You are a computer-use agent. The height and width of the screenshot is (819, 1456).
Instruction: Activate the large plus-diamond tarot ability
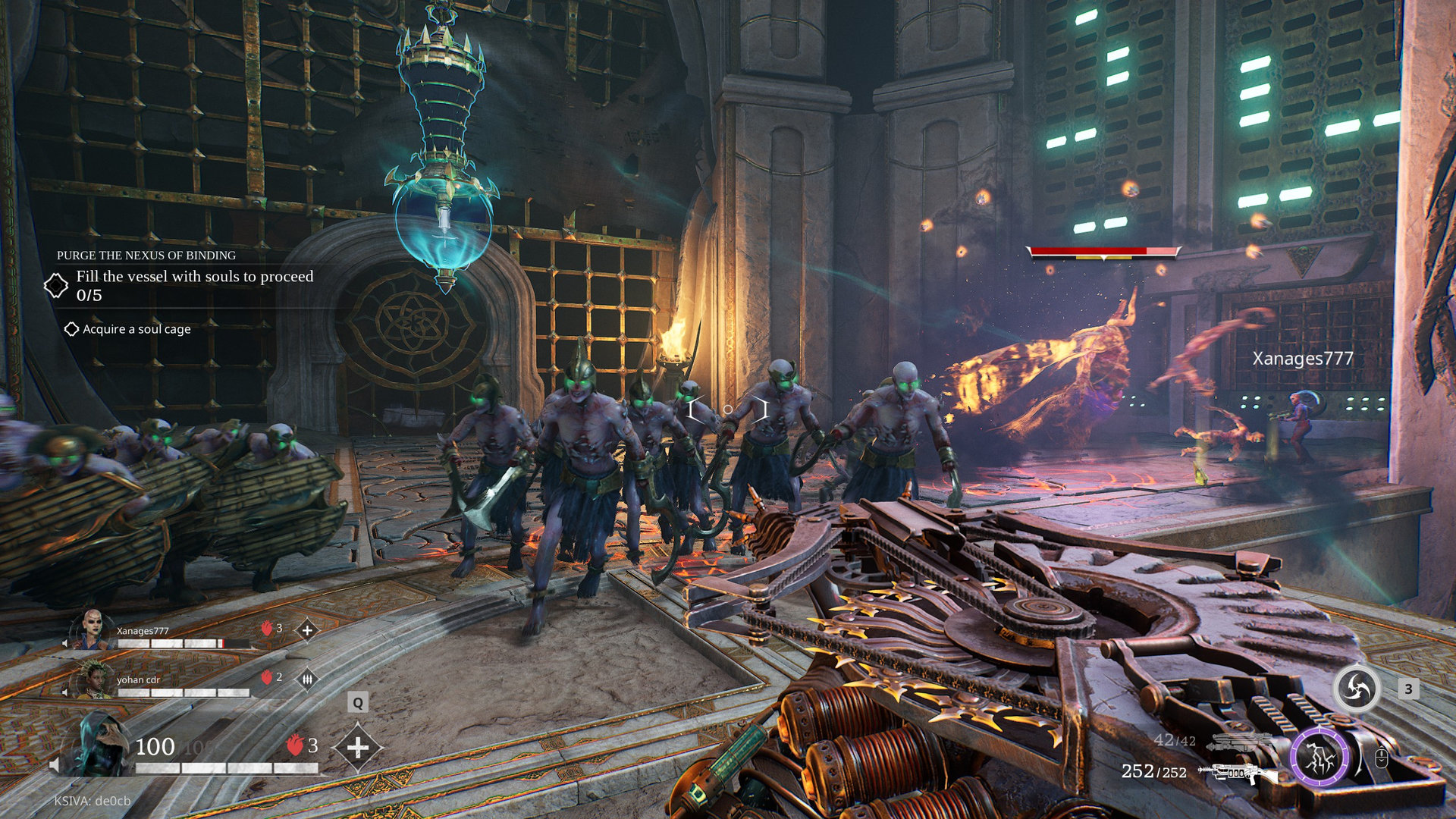pyautogui.click(x=358, y=748)
